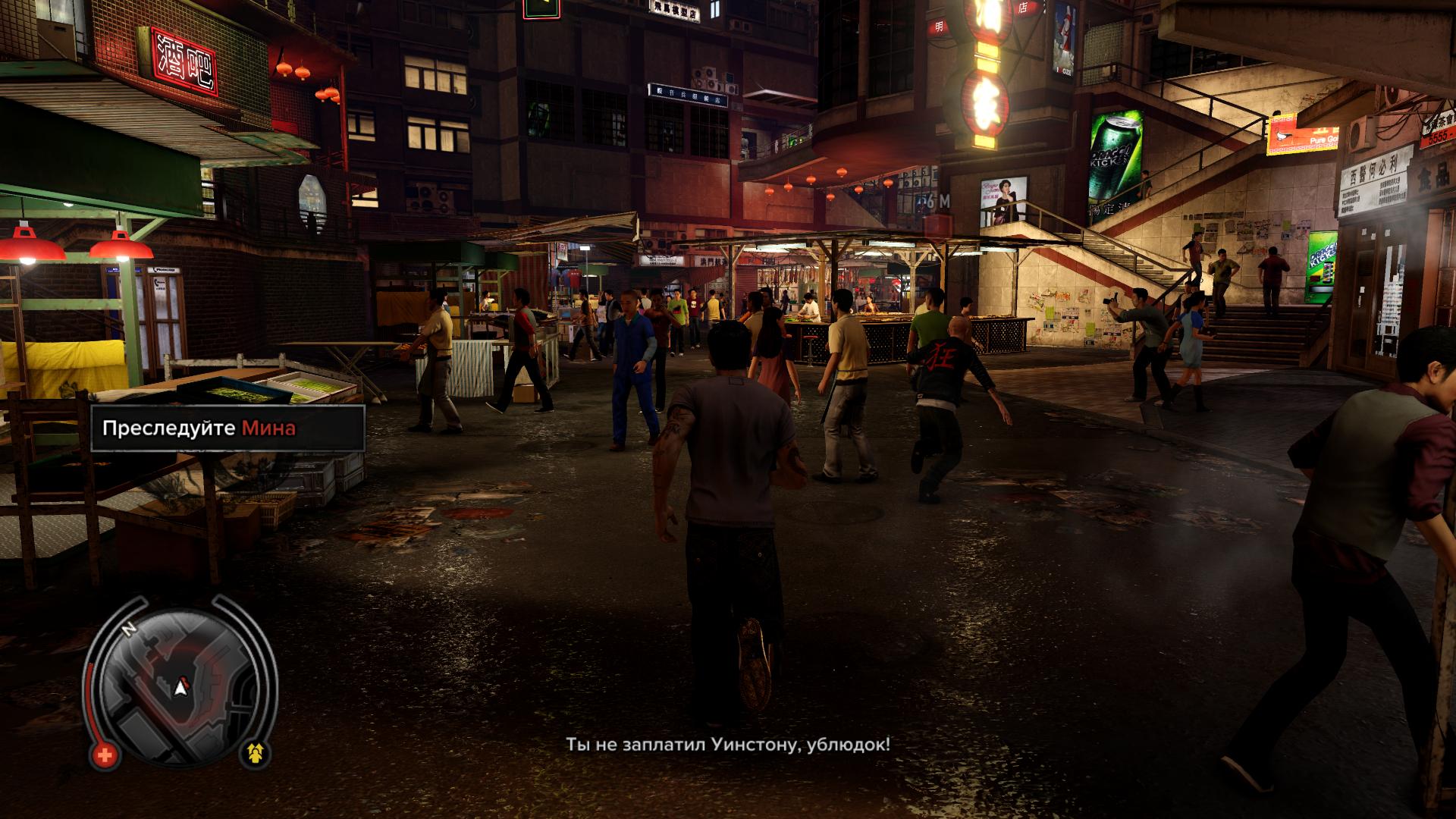
Task: Click the red health cross icon
Action: (x=105, y=755)
